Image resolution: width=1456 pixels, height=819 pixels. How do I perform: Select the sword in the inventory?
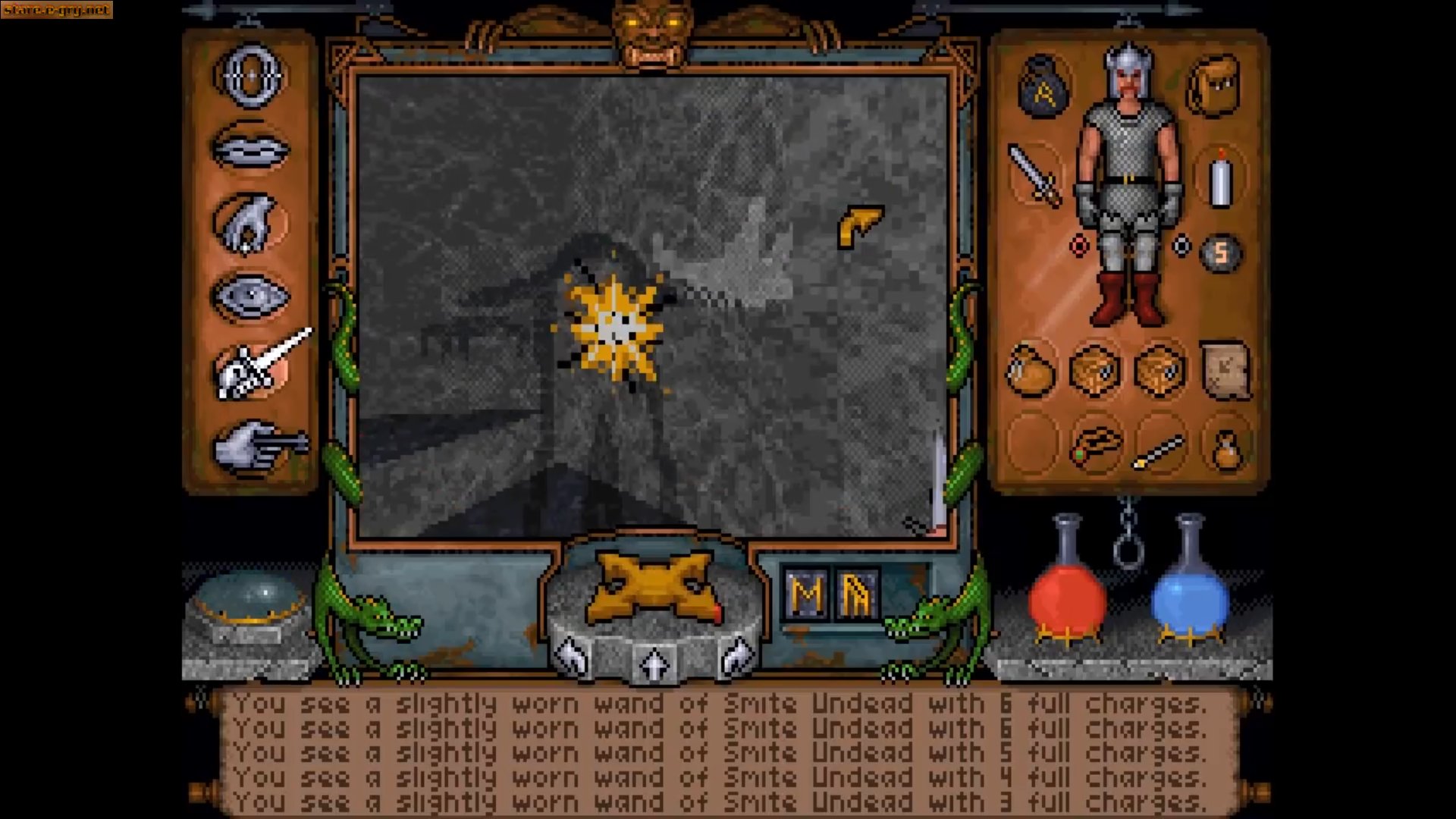pos(1037,178)
